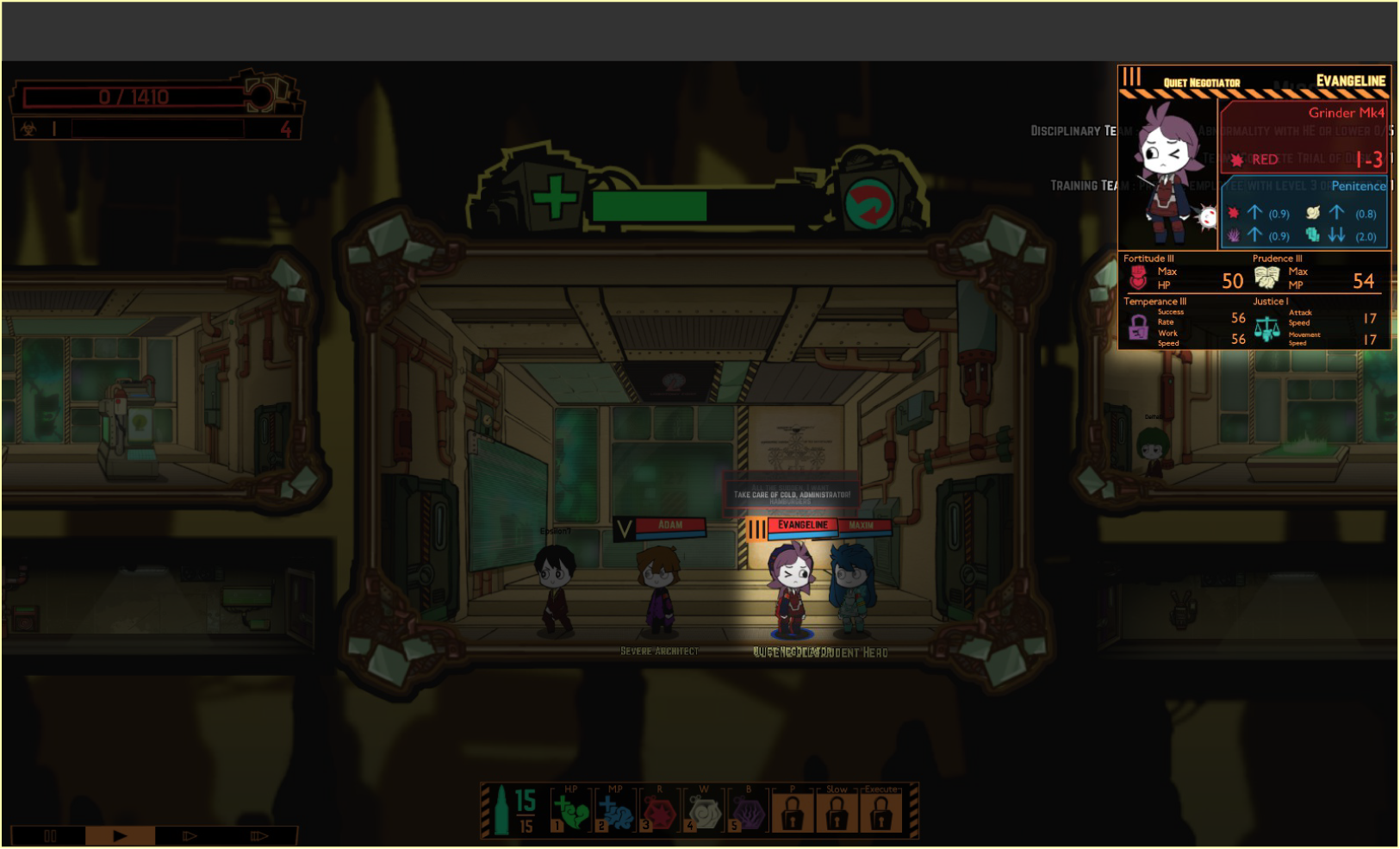Image resolution: width=1400 pixels, height=849 pixels.
Task: Click the locked Slow bullet slot
Action: click(x=837, y=811)
